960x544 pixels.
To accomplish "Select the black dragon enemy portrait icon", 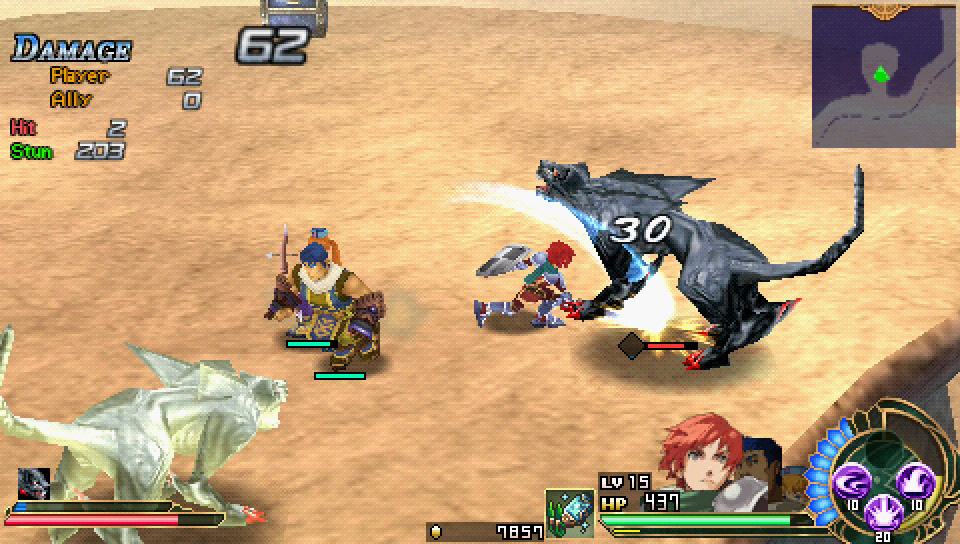I will 33,483.
